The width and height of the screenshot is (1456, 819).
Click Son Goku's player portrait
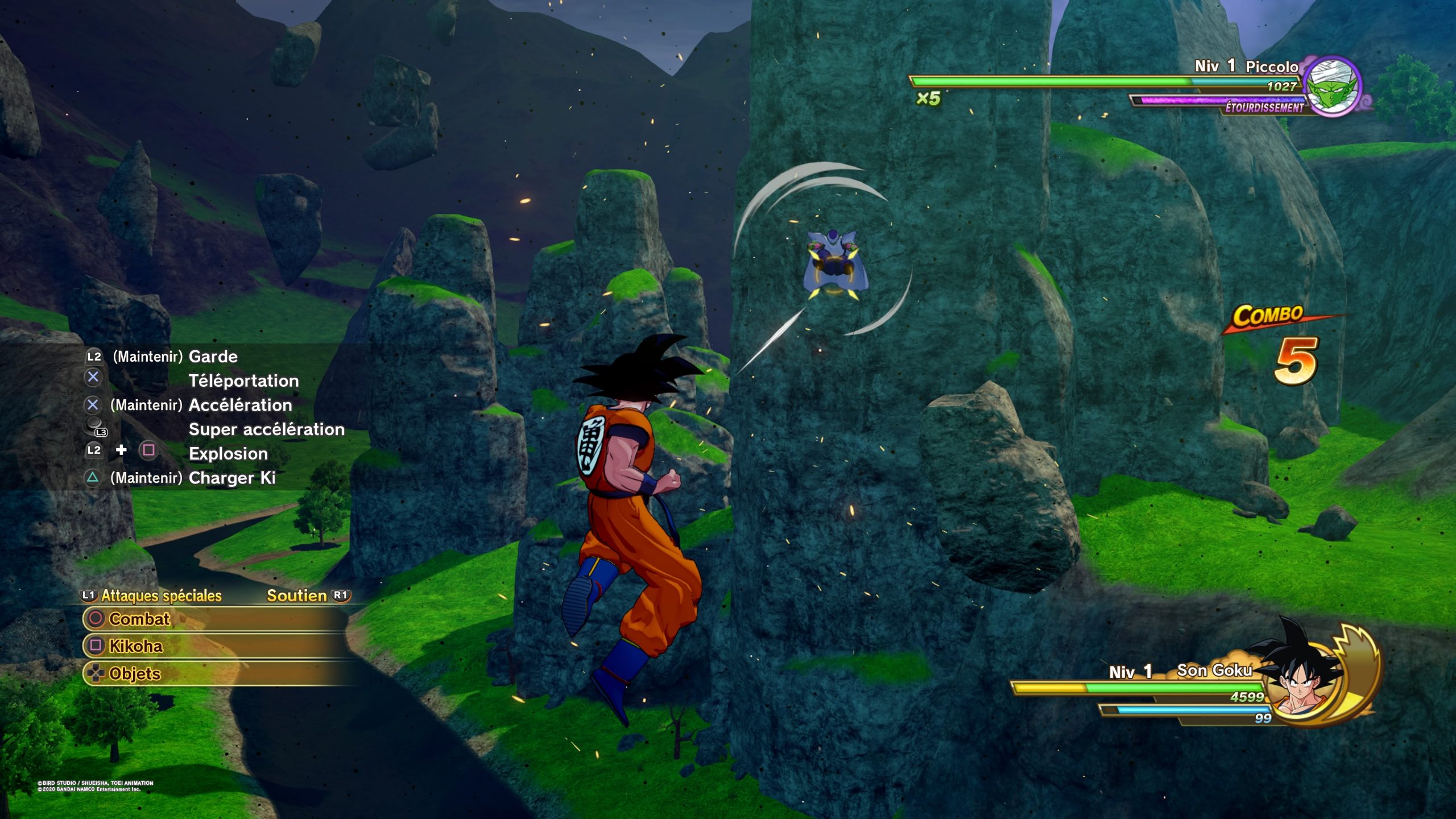click(1306, 681)
